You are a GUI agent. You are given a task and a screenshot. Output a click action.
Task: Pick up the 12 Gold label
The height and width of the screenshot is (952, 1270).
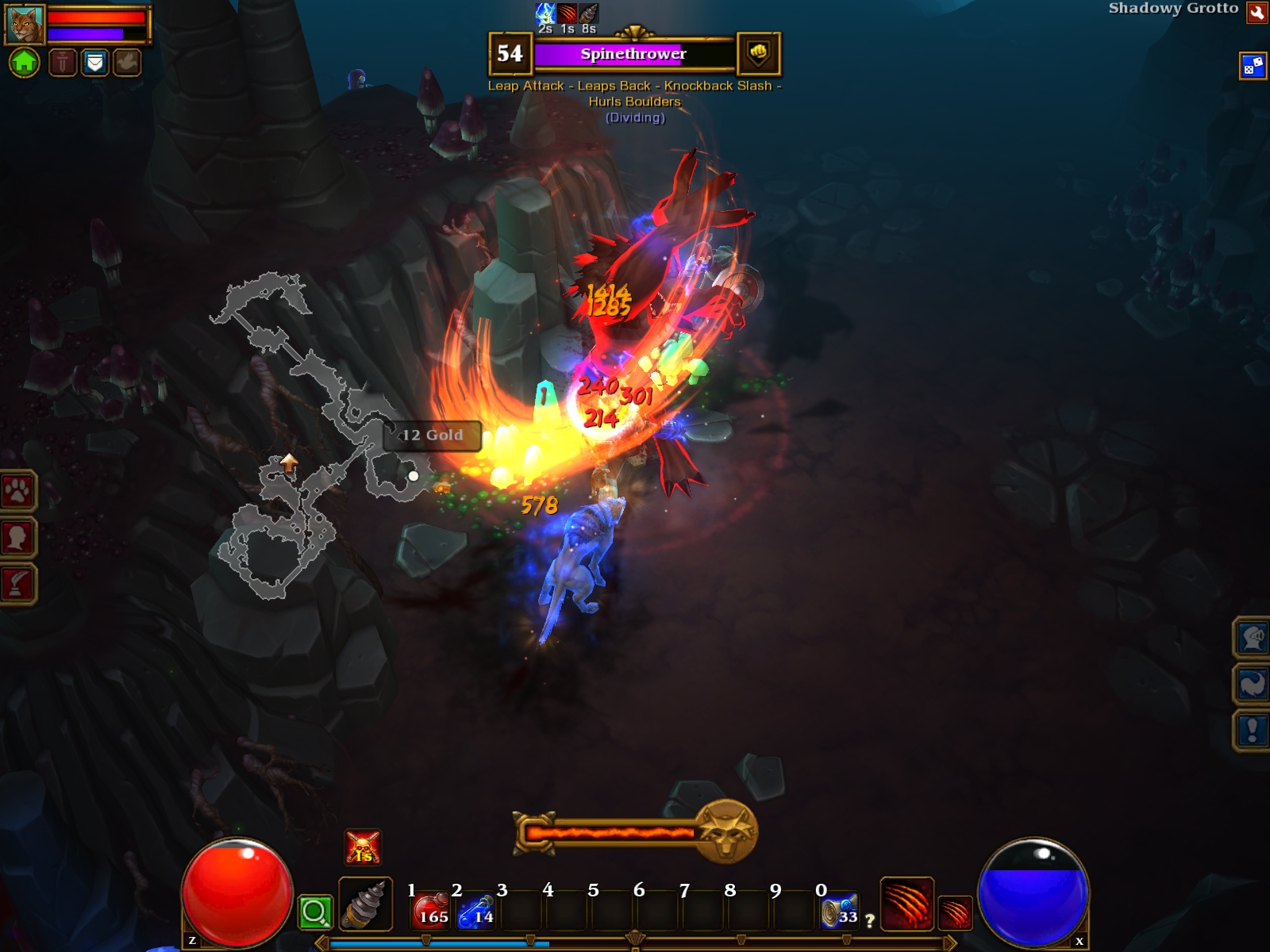pos(432,436)
